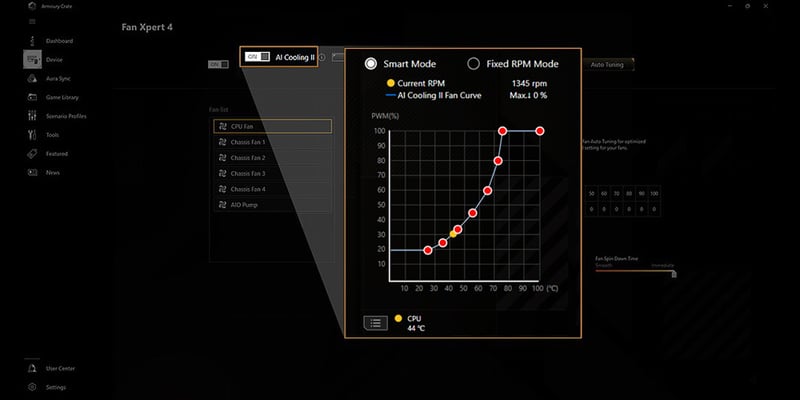Toggle the AI Cooling II switch
Image resolution: width=800 pixels, height=400 pixels.
(257, 57)
